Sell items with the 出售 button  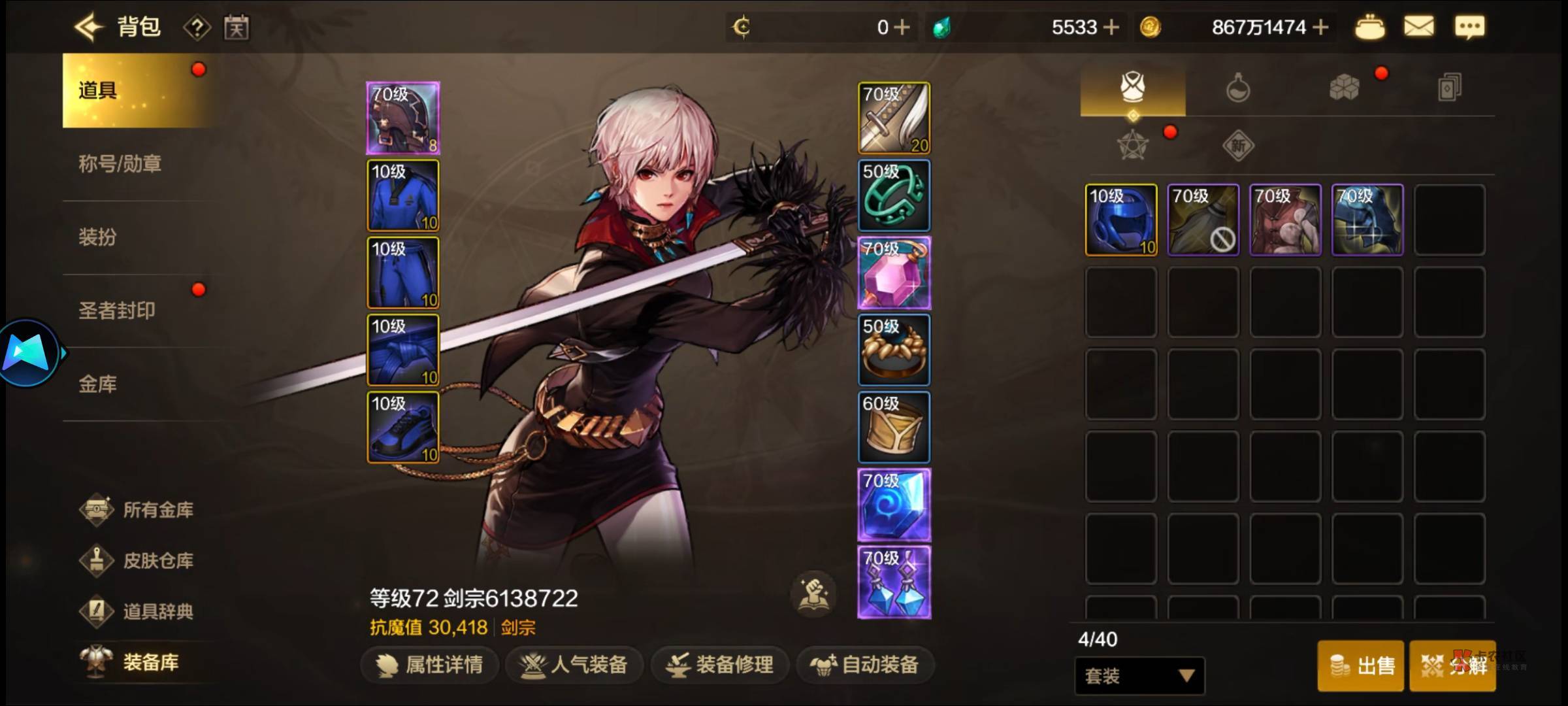click(x=1361, y=665)
